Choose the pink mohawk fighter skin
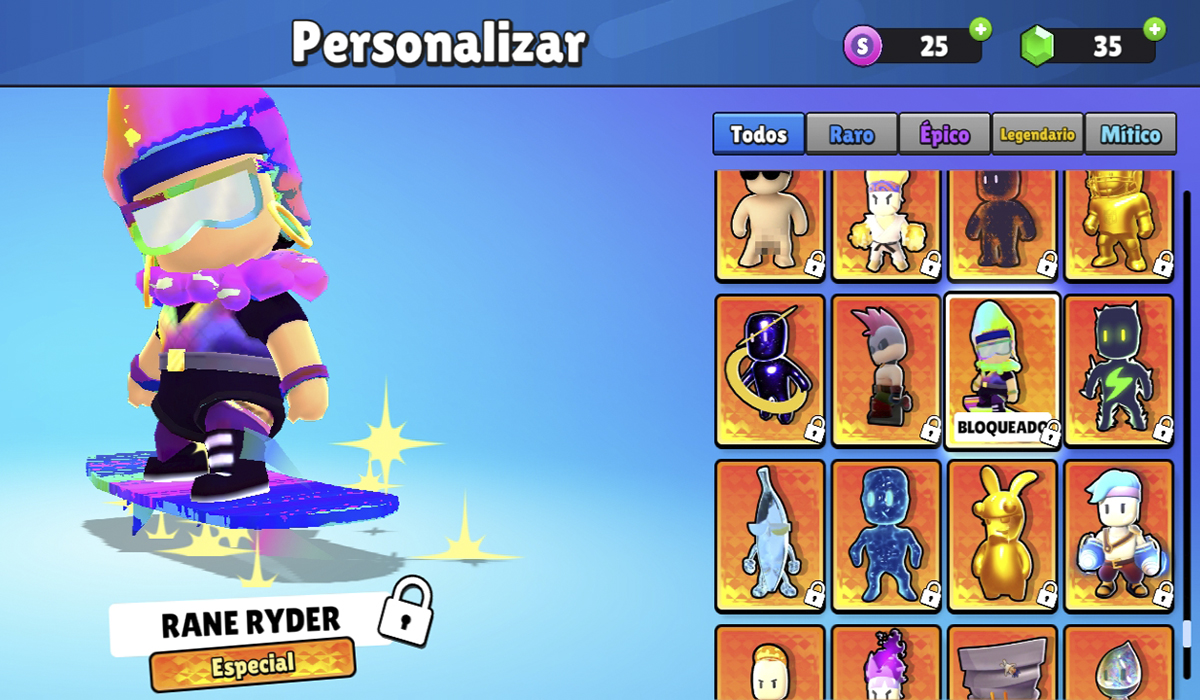Viewport: 1200px width, 700px height. [x=886, y=371]
